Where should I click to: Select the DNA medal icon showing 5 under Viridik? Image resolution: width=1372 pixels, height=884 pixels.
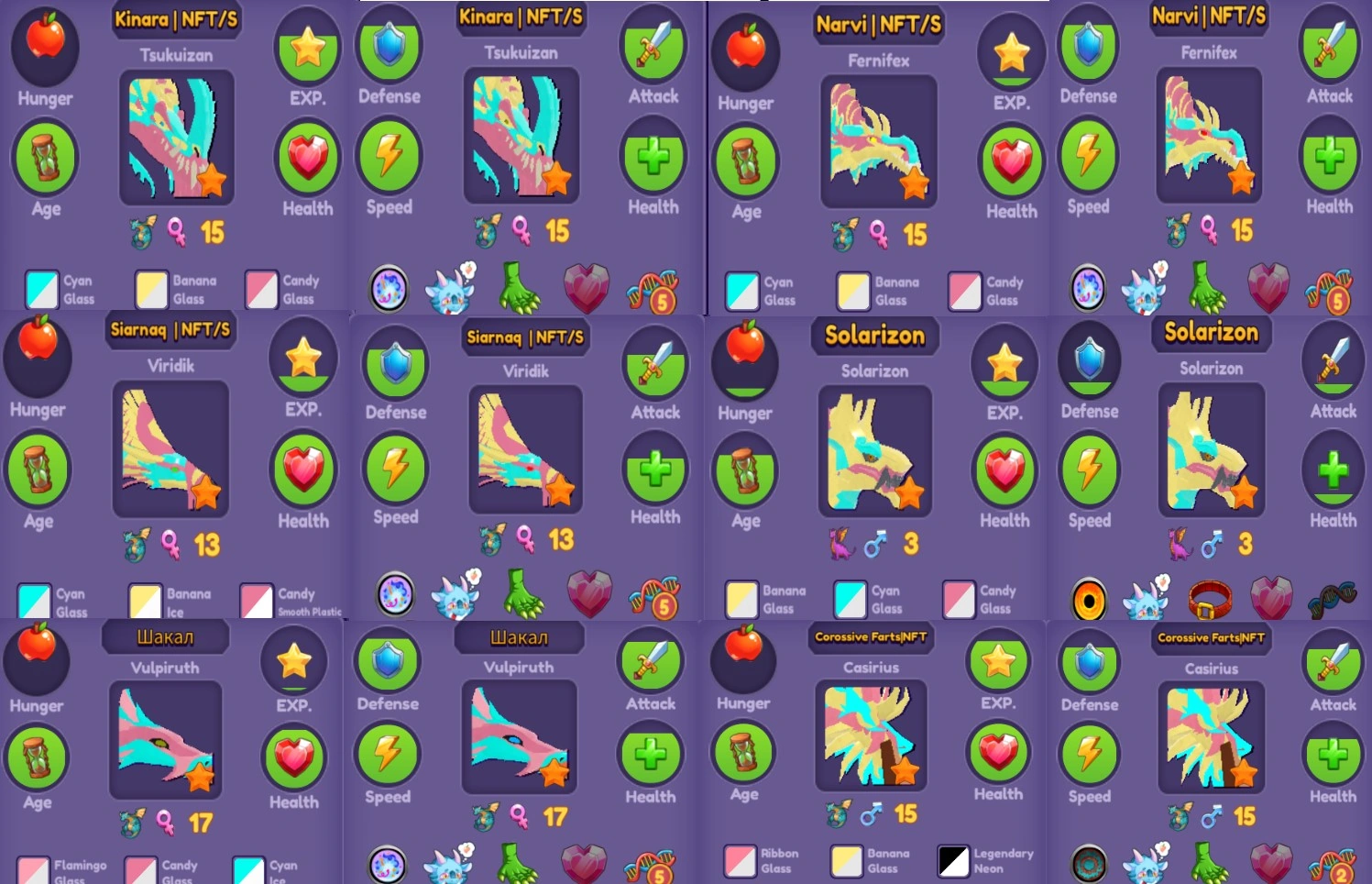[654, 594]
